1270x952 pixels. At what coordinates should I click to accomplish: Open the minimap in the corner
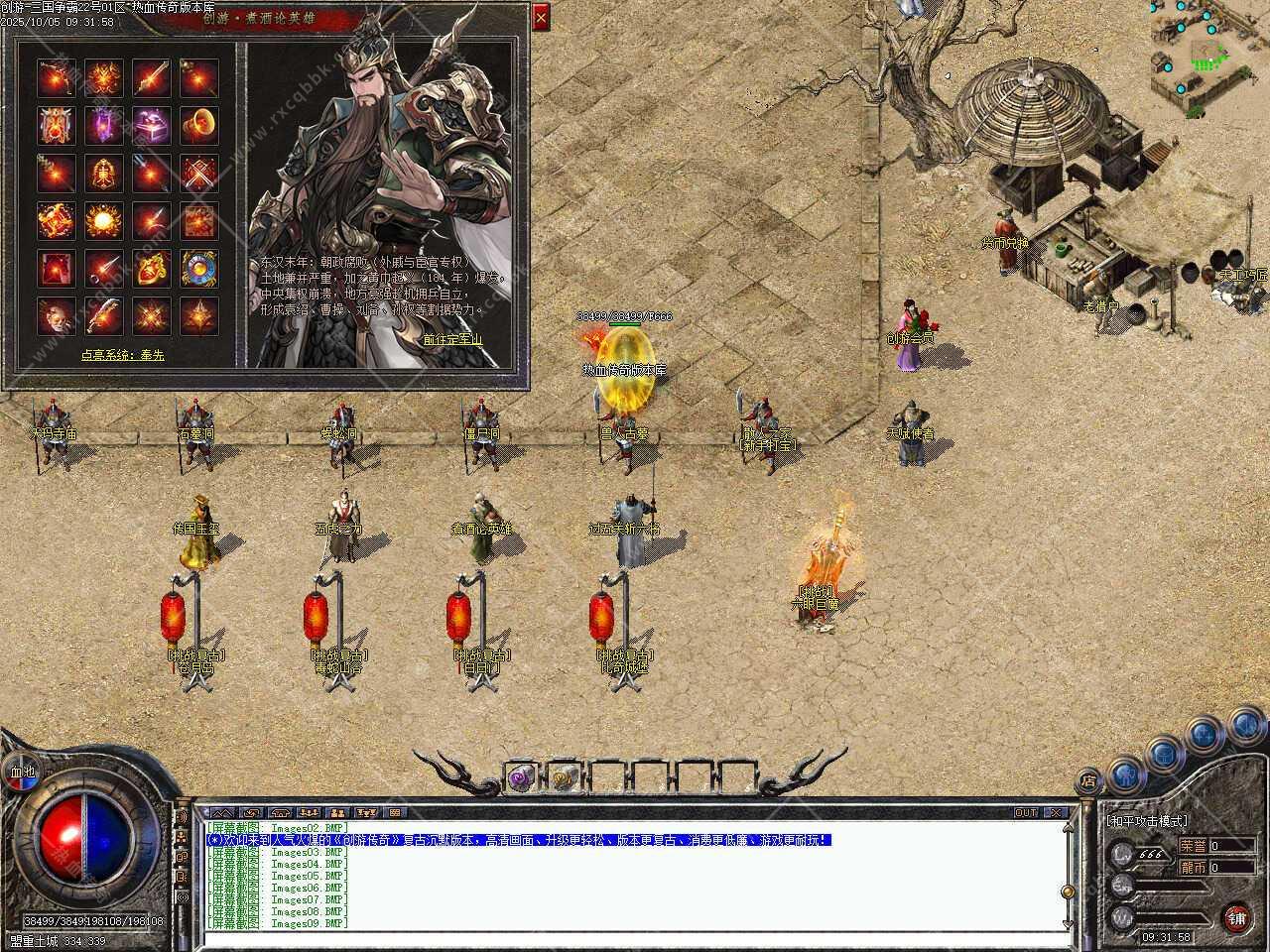pyautogui.click(x=1208, y=58)
